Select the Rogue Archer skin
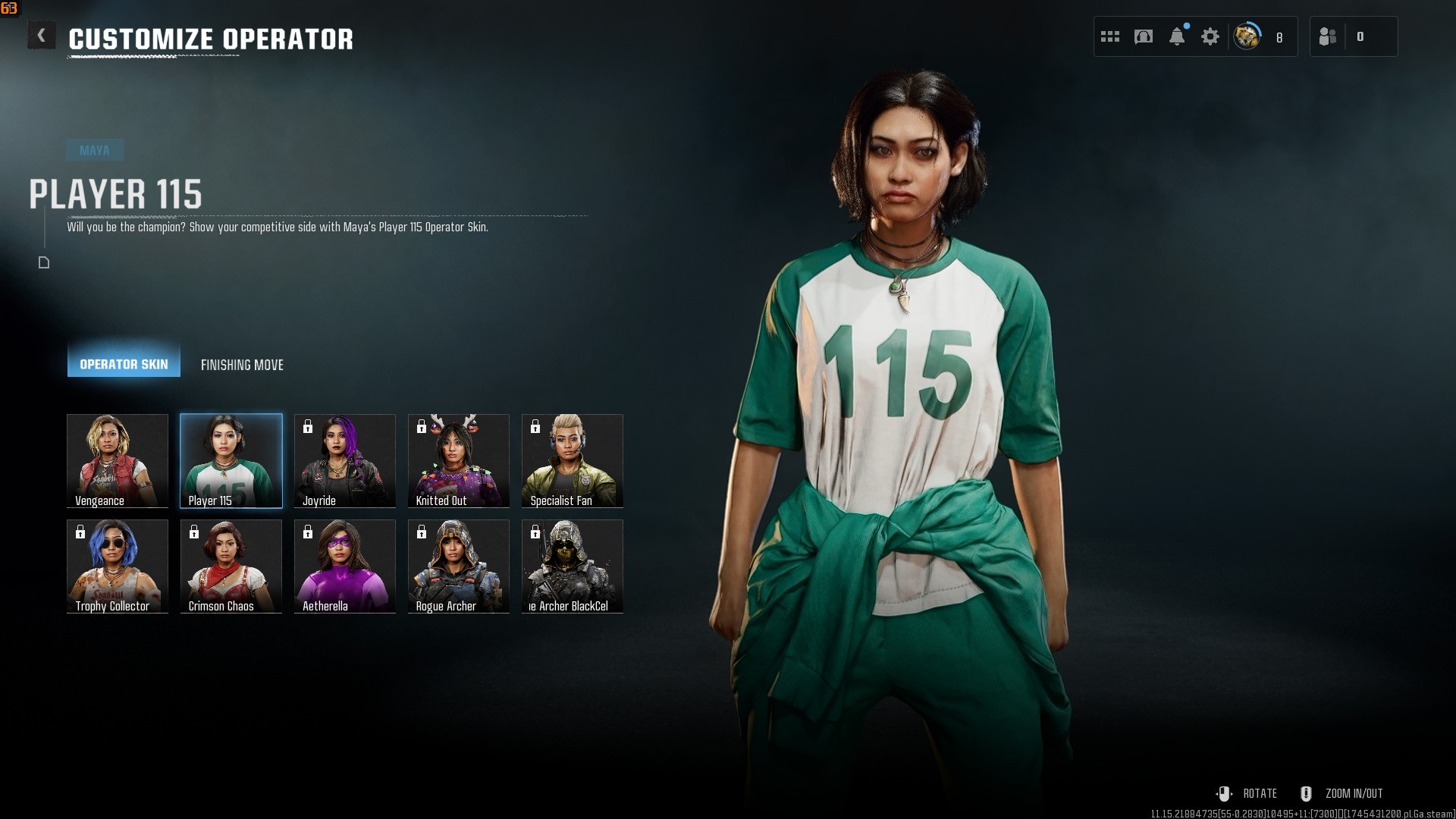The height and width of the screenshot is (819, 1456). (459, 566)
